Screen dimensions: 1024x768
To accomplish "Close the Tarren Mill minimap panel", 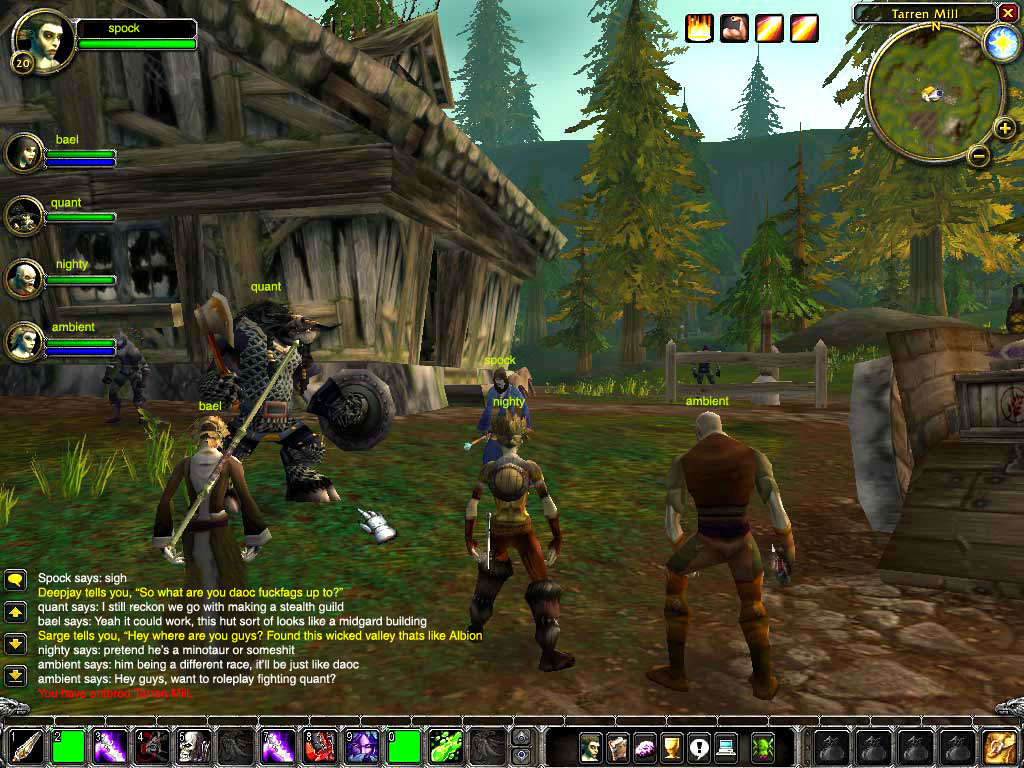I will 1007,13.
